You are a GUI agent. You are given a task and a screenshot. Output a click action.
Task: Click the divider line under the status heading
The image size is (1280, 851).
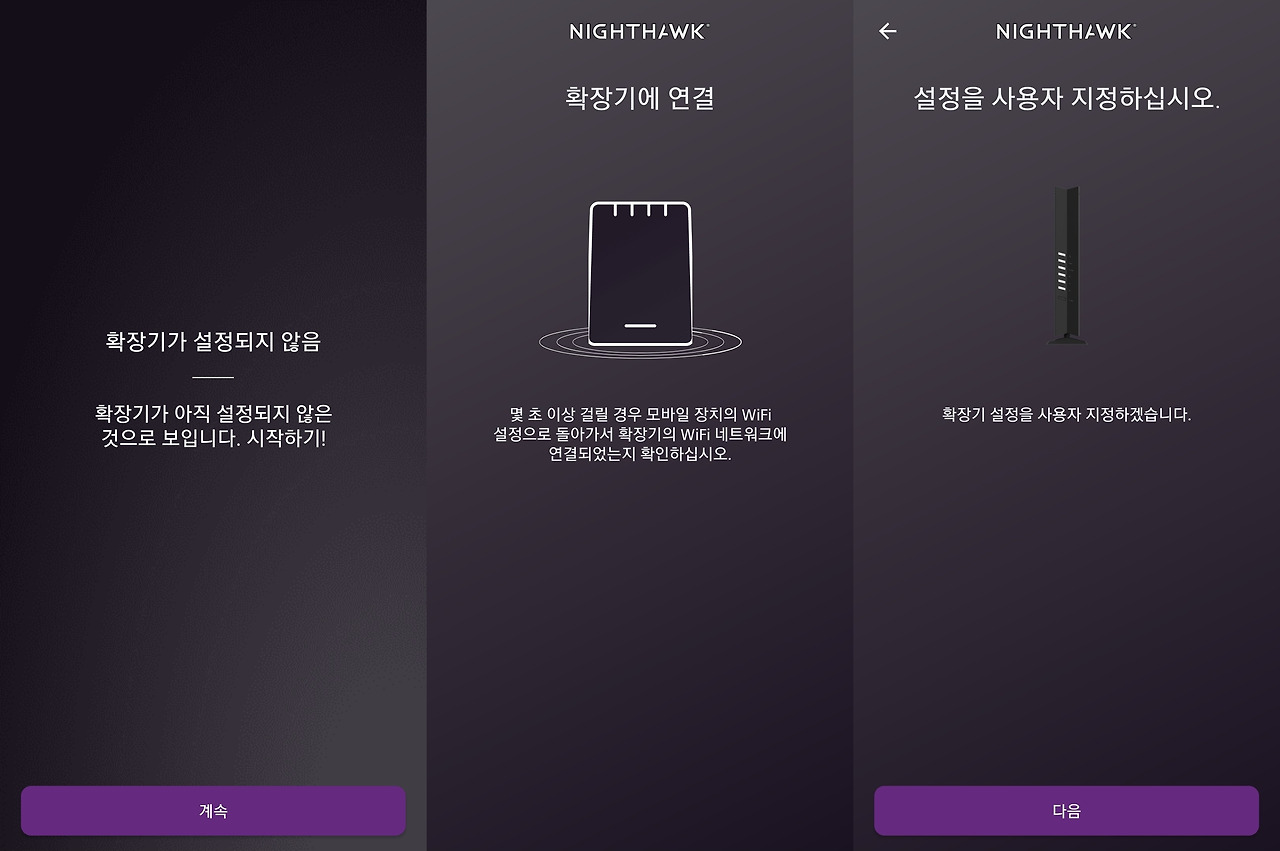[x=213, y=377]
